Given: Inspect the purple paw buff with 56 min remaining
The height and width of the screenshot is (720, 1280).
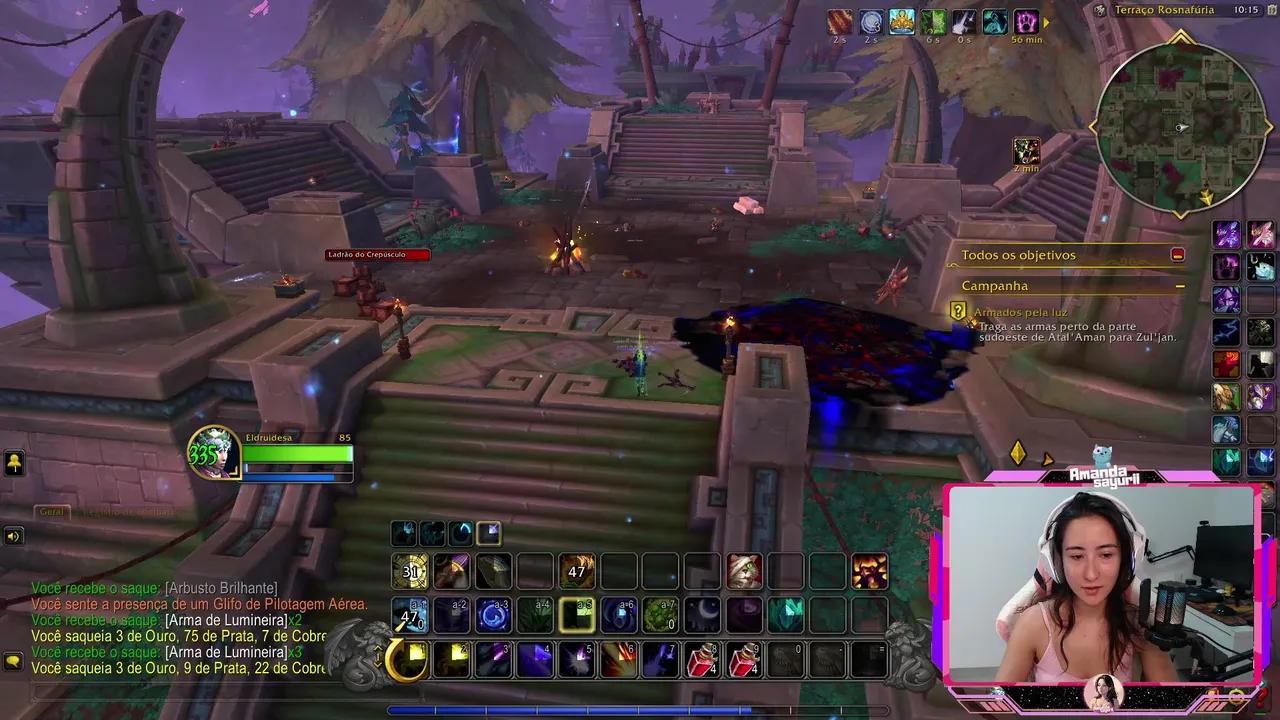Looking at the screenshot, I should click(1025, 22).
